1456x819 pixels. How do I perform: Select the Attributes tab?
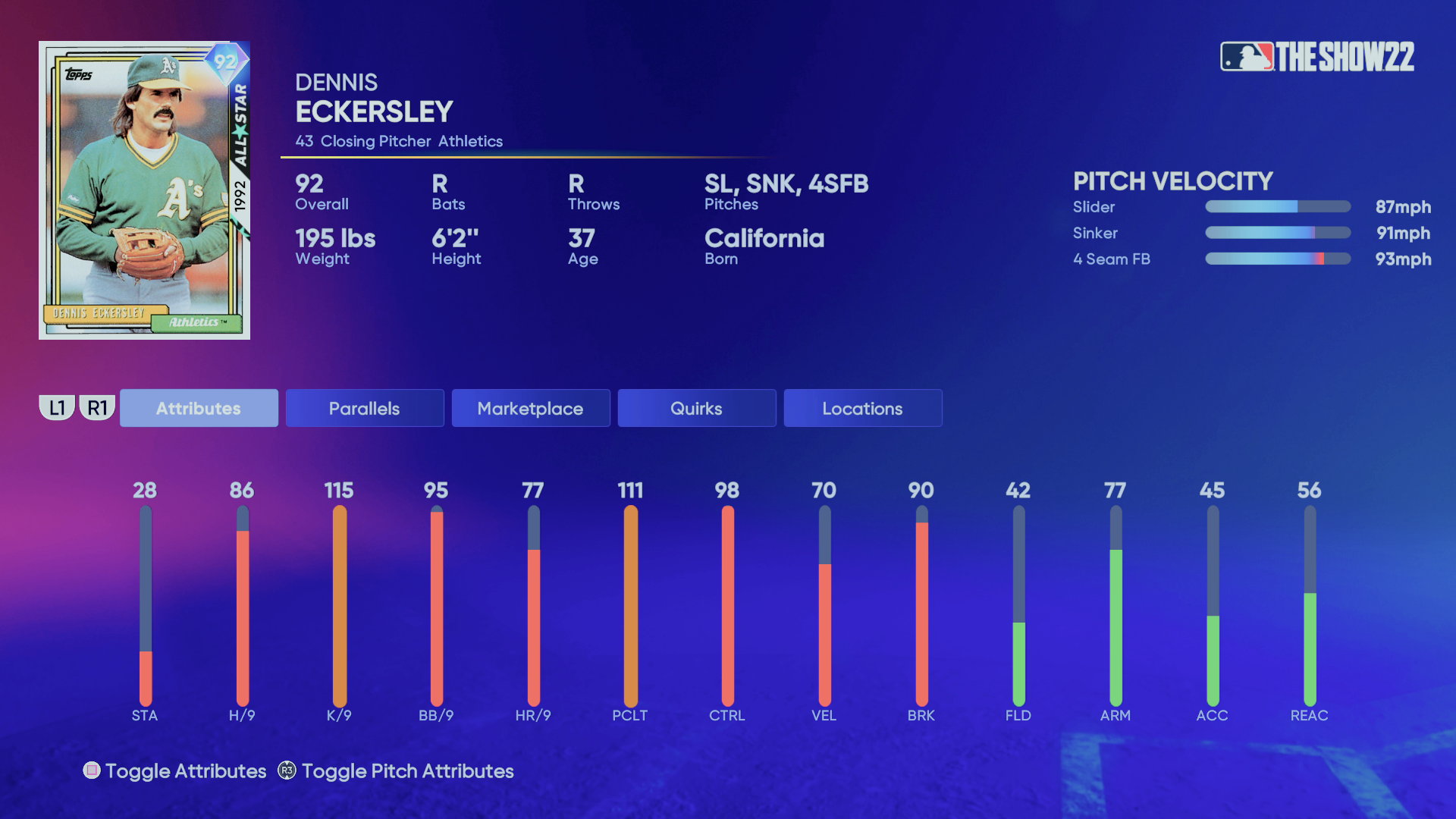198,408
